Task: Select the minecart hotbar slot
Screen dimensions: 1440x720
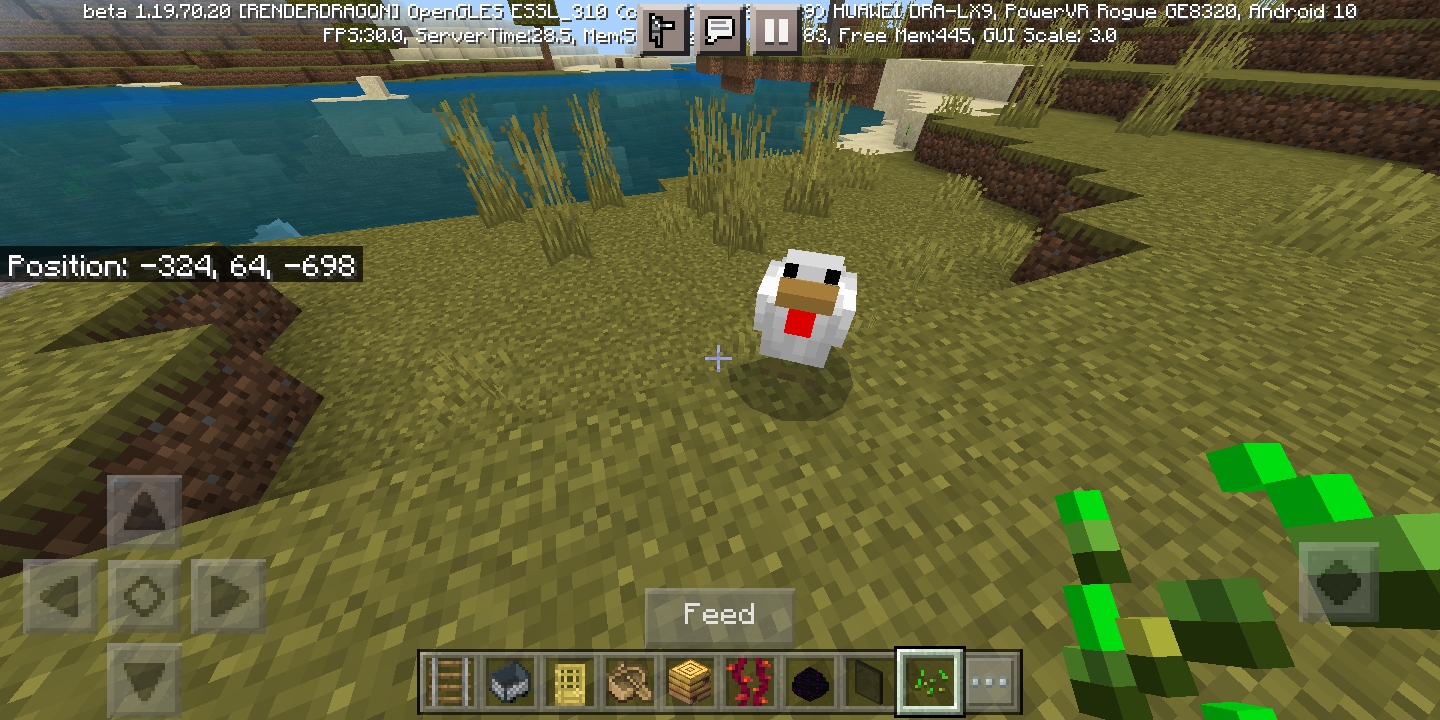Action: coord(510,682)
